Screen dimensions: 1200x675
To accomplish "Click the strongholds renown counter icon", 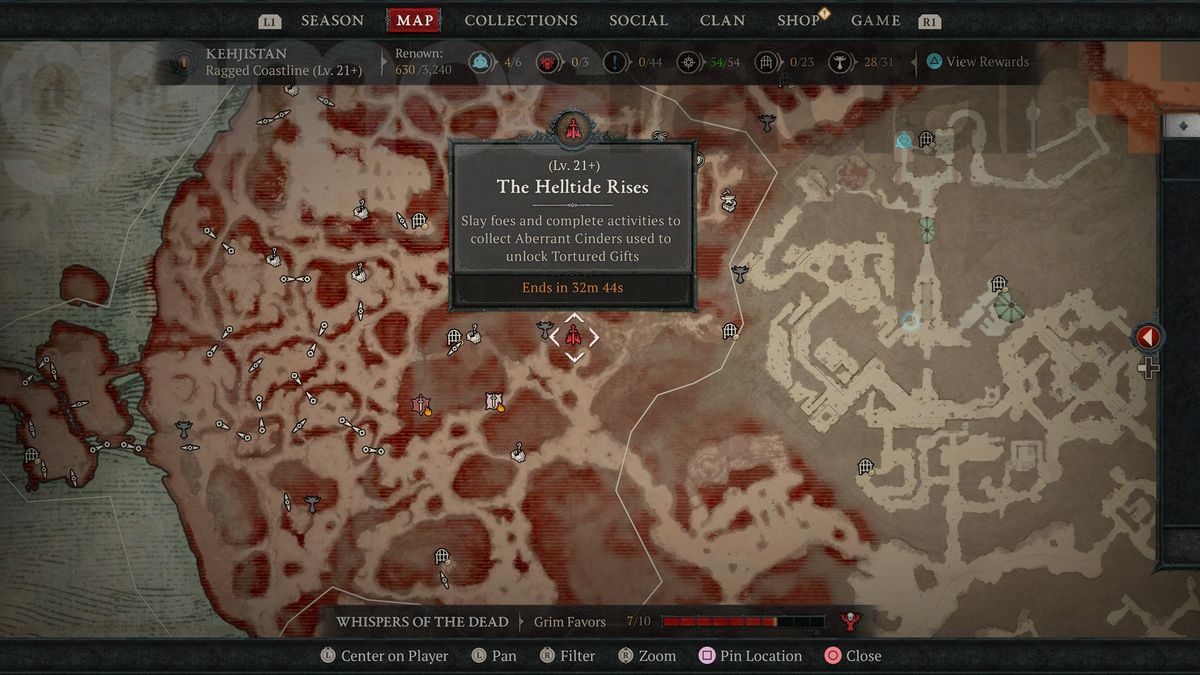I will (548, 62).
